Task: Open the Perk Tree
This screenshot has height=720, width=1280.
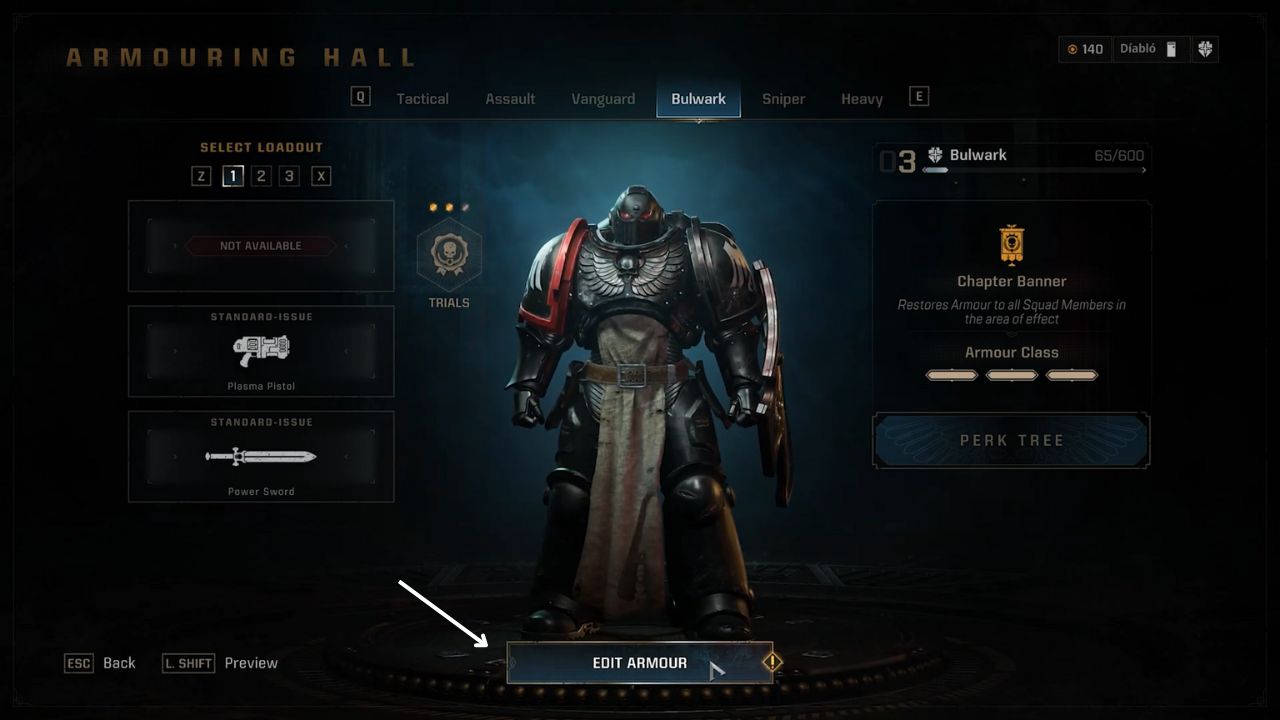Action: 1011,440
